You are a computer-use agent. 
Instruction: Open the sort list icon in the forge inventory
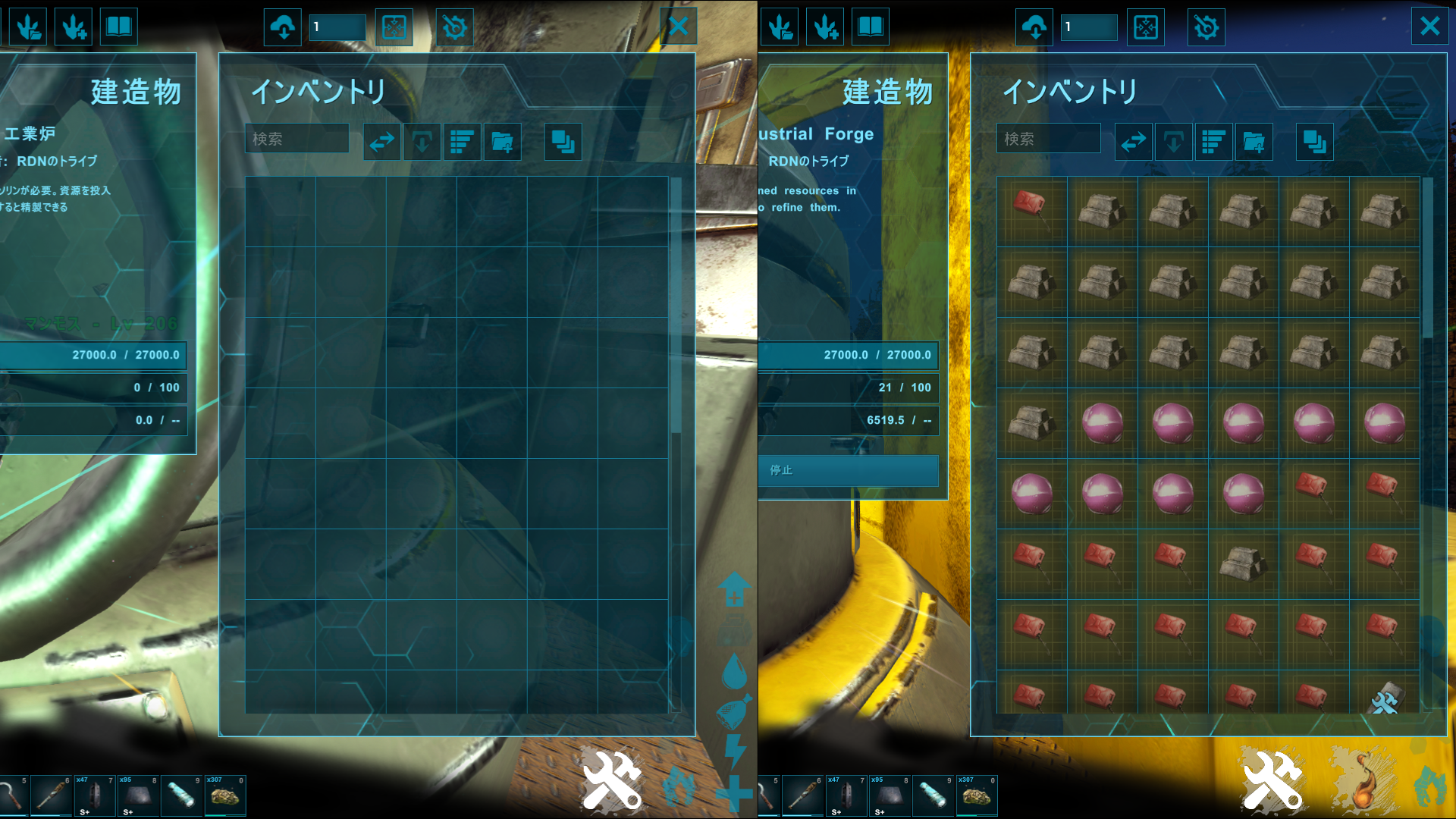tap(1213, 142)
